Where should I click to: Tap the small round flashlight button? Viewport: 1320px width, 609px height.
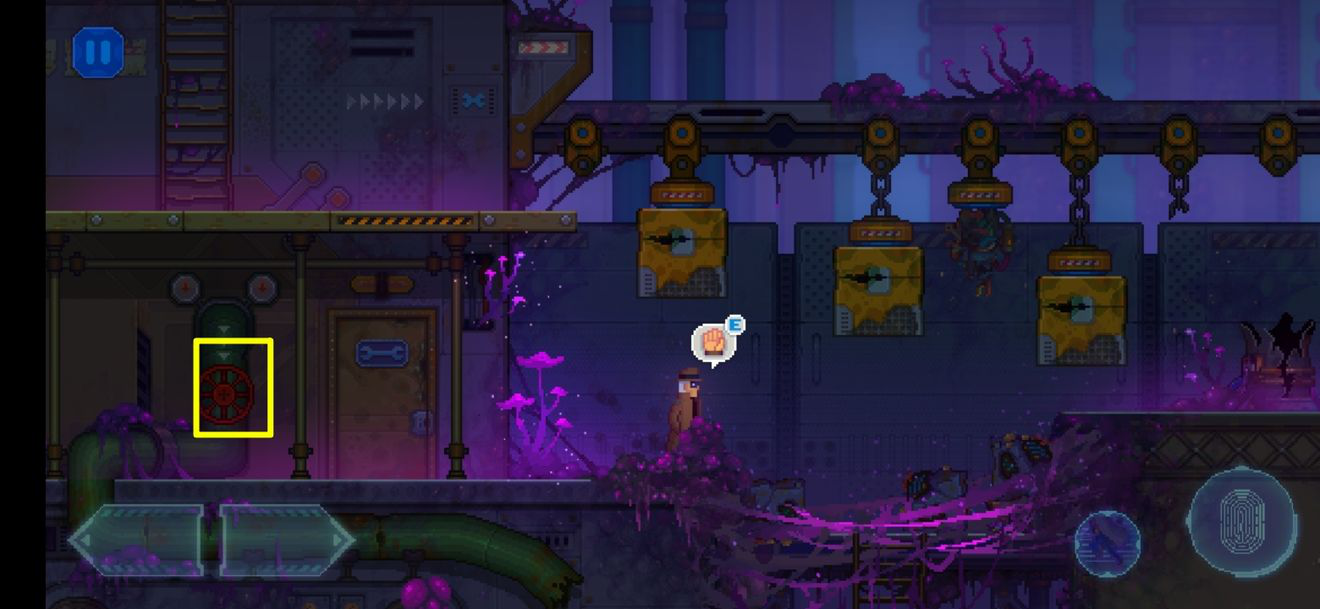pyautogui.click(x=1107, y=543)
